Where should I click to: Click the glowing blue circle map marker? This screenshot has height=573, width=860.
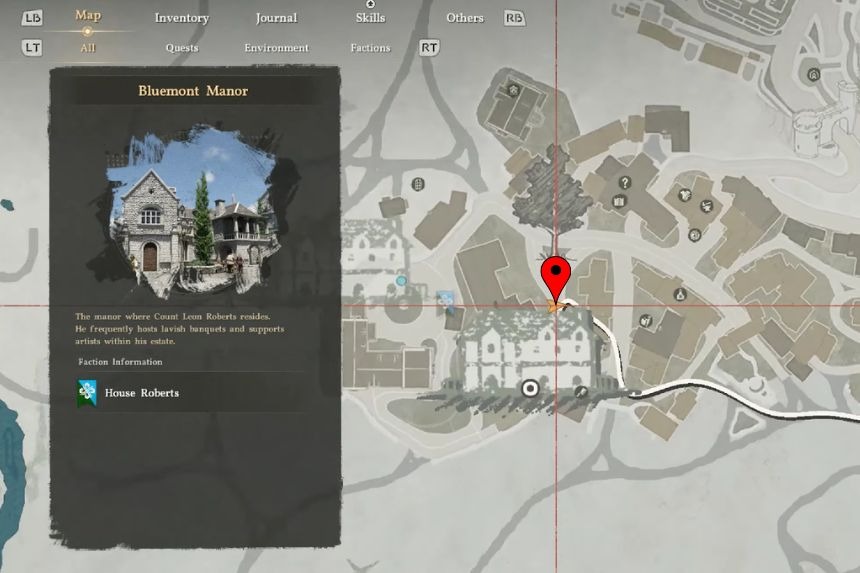coord(401,281)
